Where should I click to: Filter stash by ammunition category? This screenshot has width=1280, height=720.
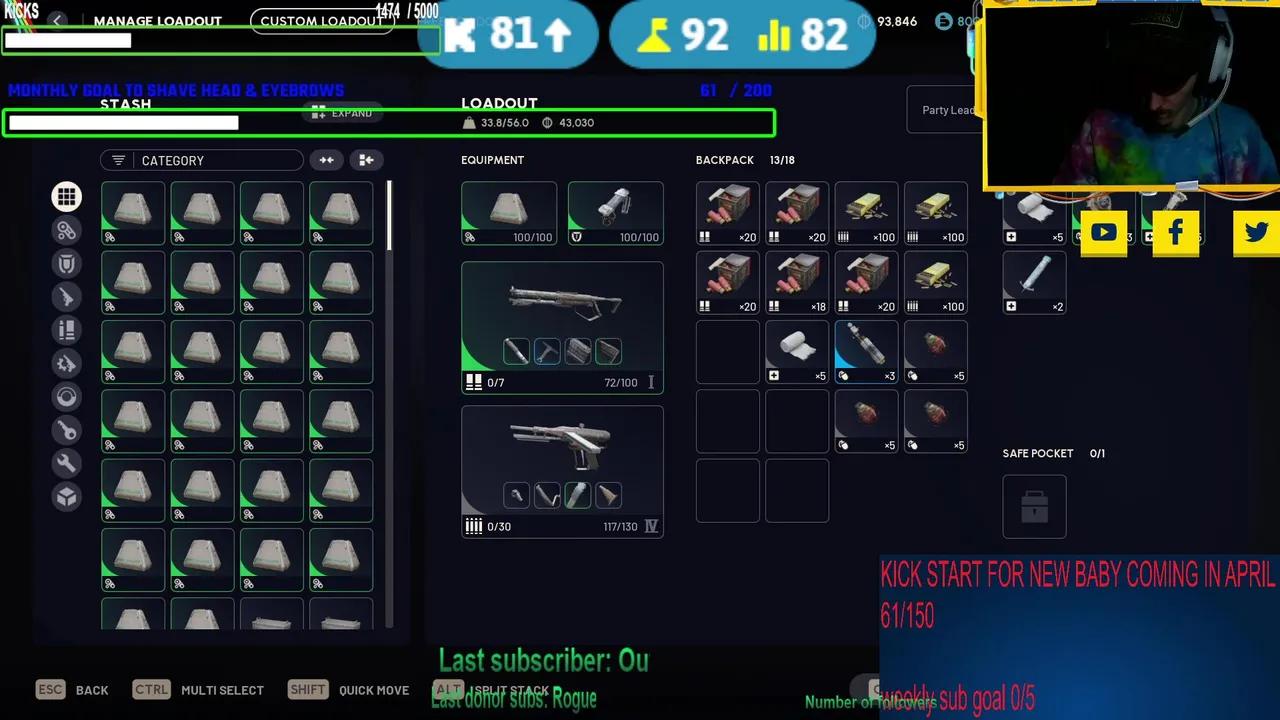[x=66, y=230]
